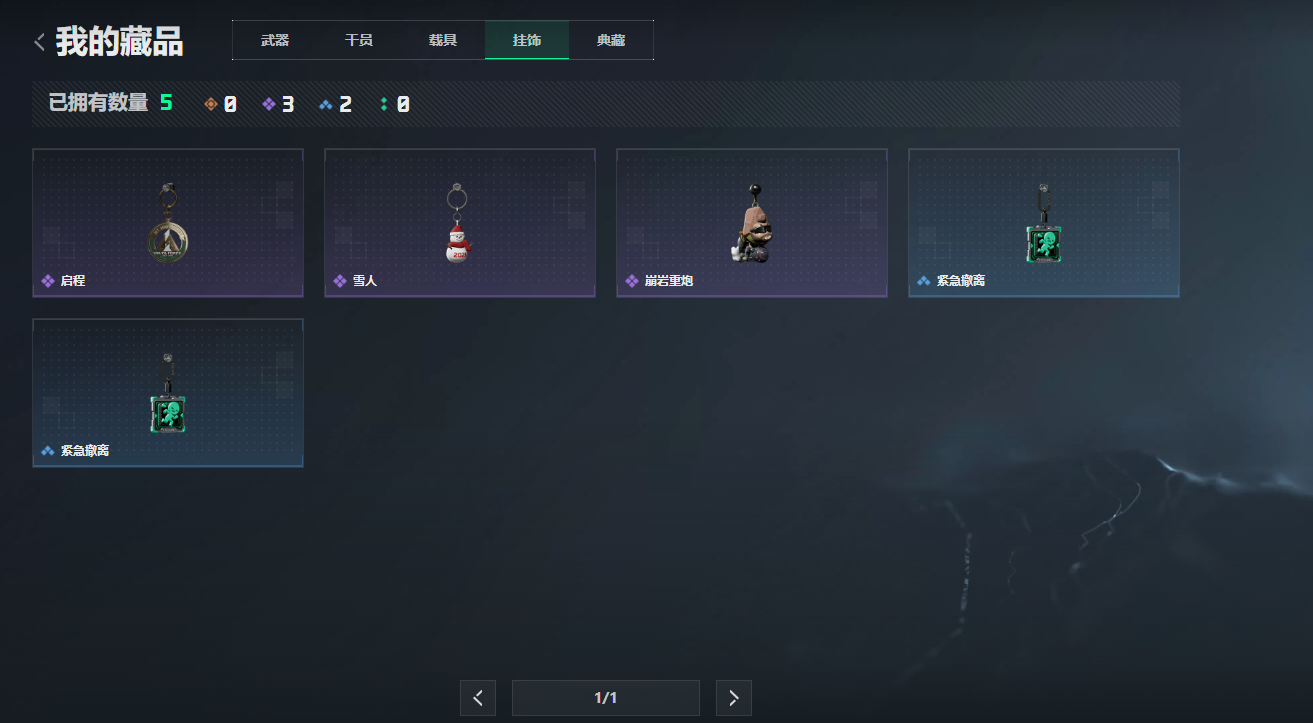Click the blue rarity icon on 紧急撤离 card
The image size is (1313, 723).
pyautogui.click(x=922, y=281)
